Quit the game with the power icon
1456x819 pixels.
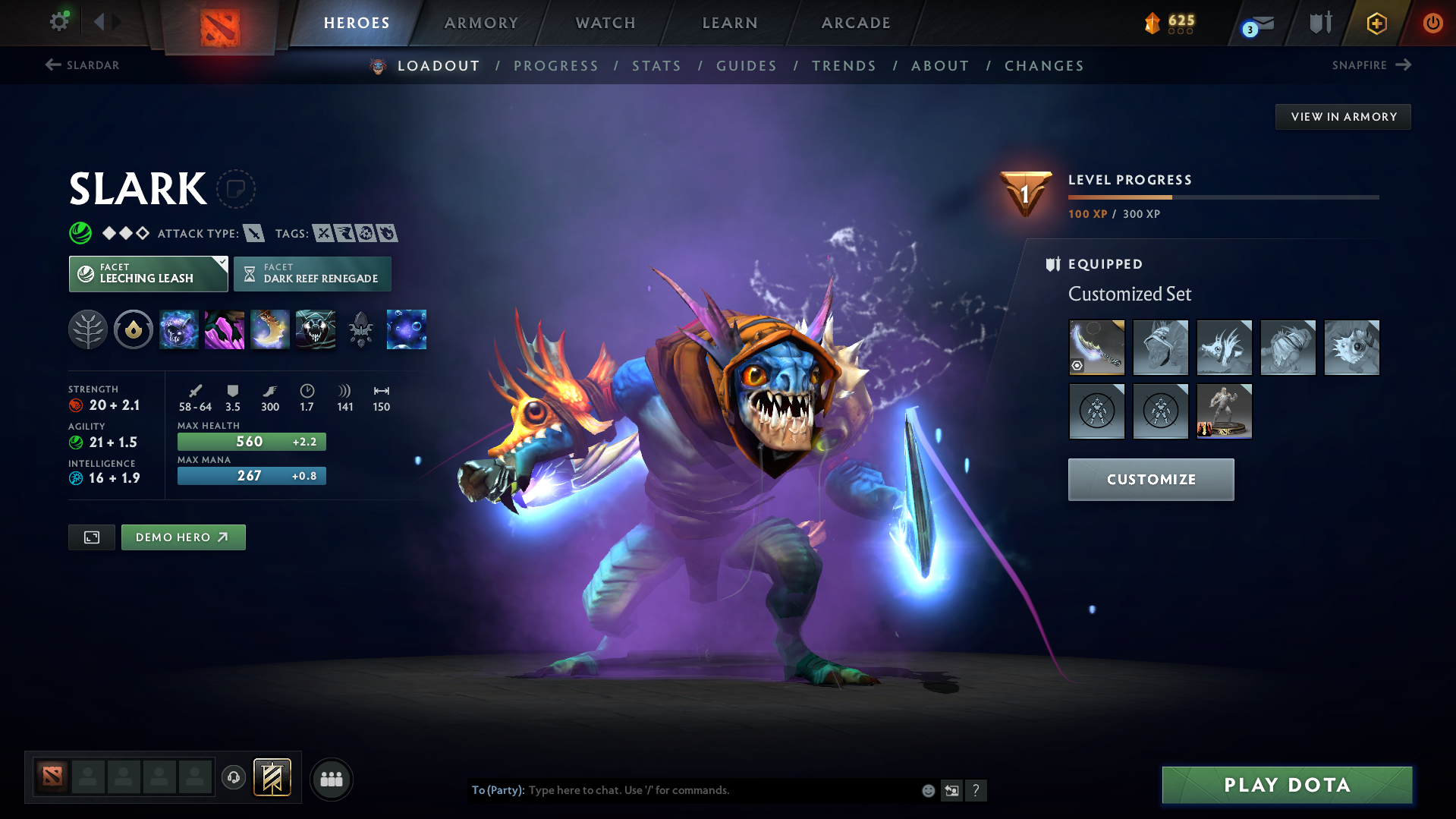pos(1432,23)
